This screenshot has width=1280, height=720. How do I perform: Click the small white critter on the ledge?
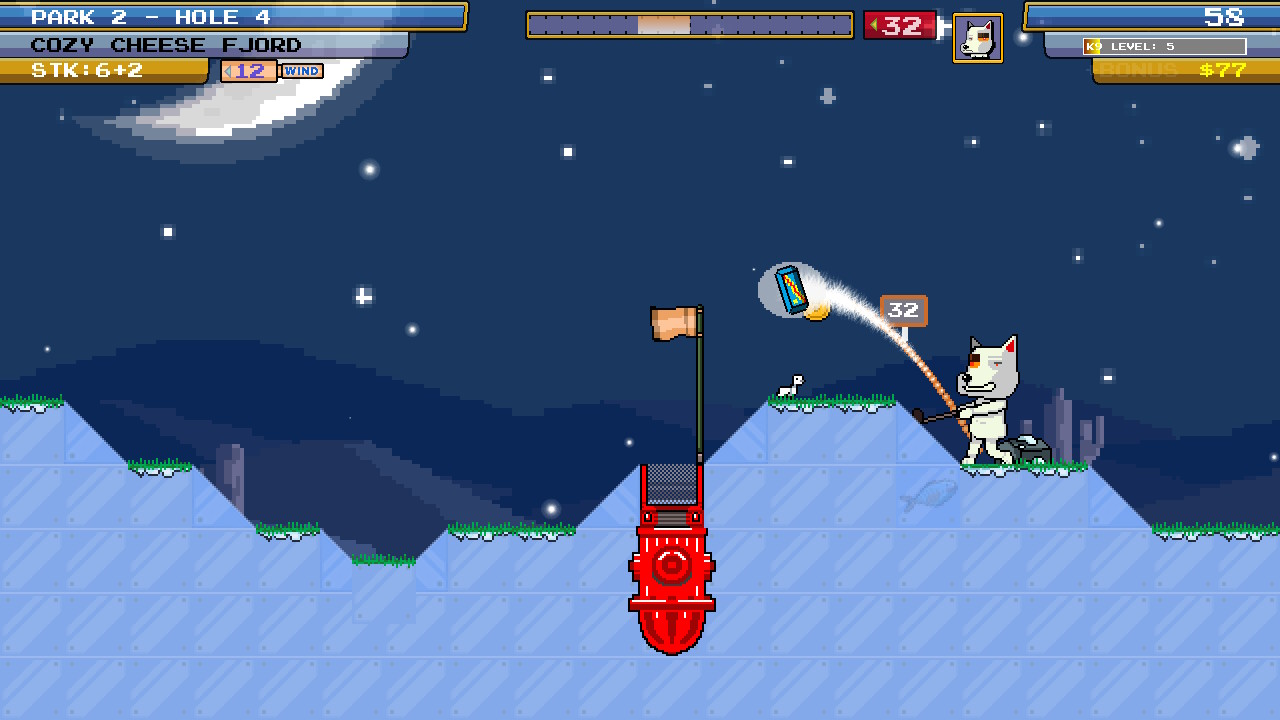click(789, 385)
